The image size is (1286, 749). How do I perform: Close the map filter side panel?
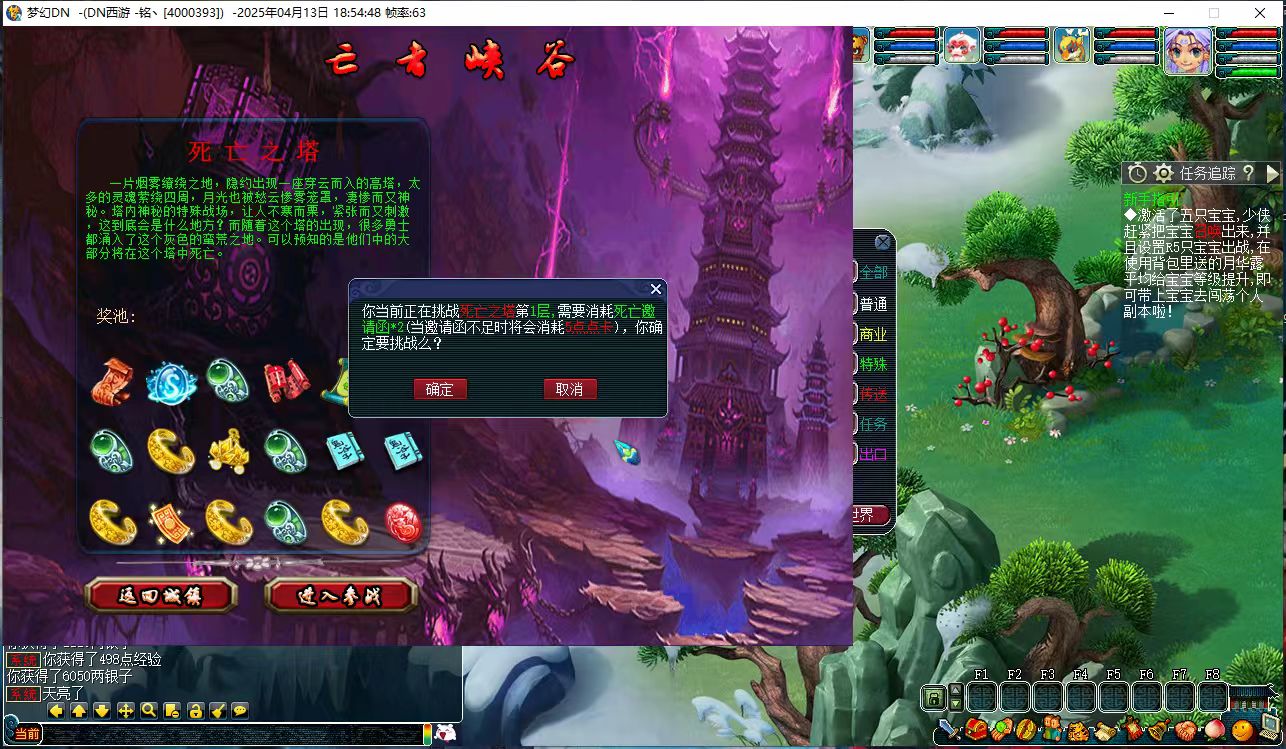(x=882, y=242)
